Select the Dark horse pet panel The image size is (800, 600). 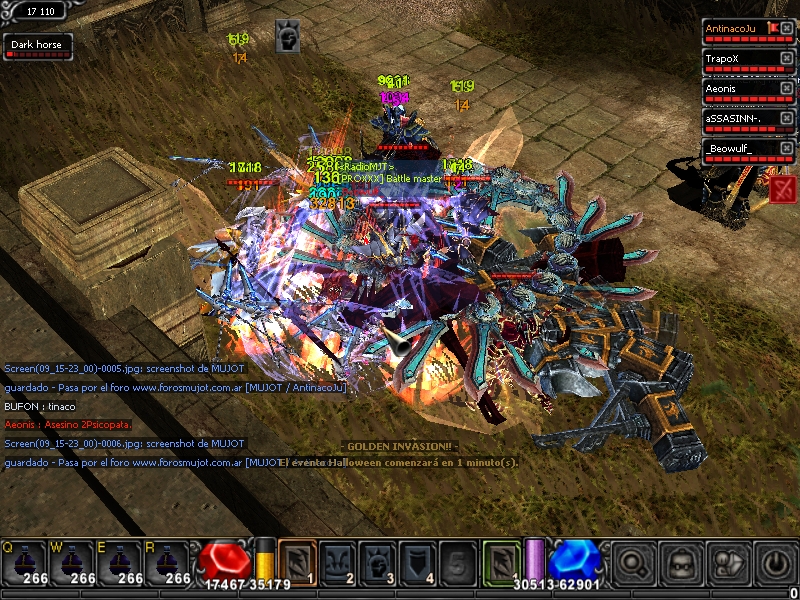click(36, 46)
